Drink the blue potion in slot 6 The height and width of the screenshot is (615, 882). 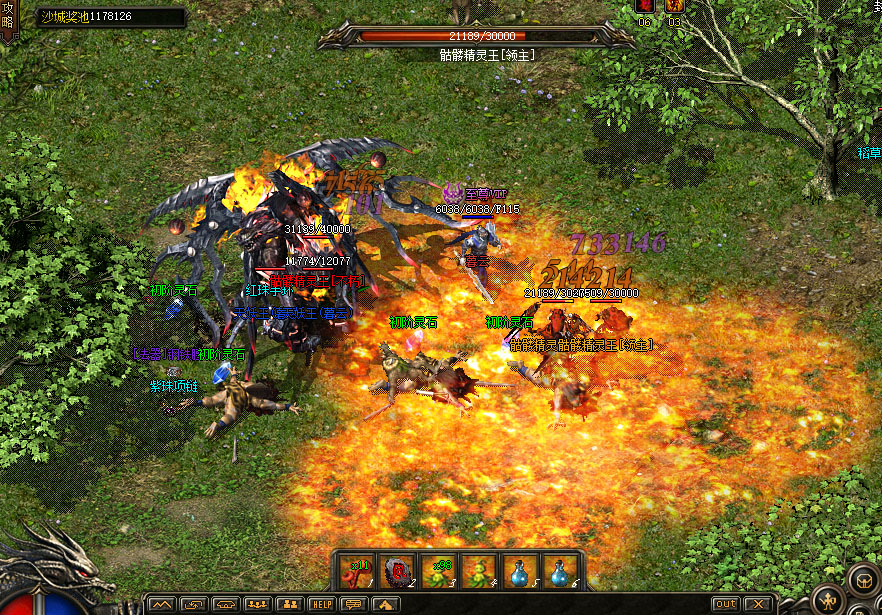coord(560,571)
